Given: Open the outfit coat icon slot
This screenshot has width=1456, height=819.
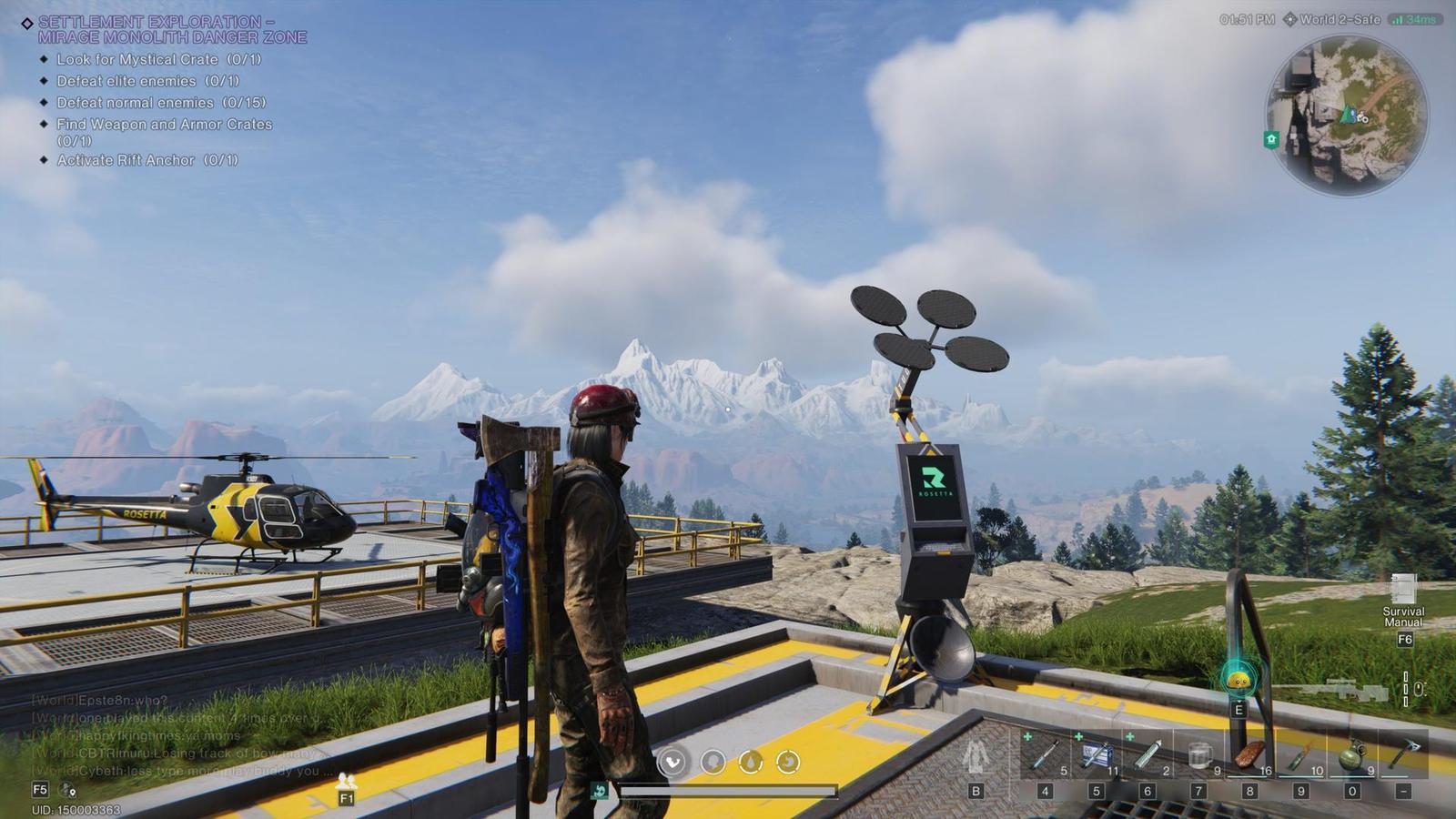Looking at the screenshot, I should [976, 756].
